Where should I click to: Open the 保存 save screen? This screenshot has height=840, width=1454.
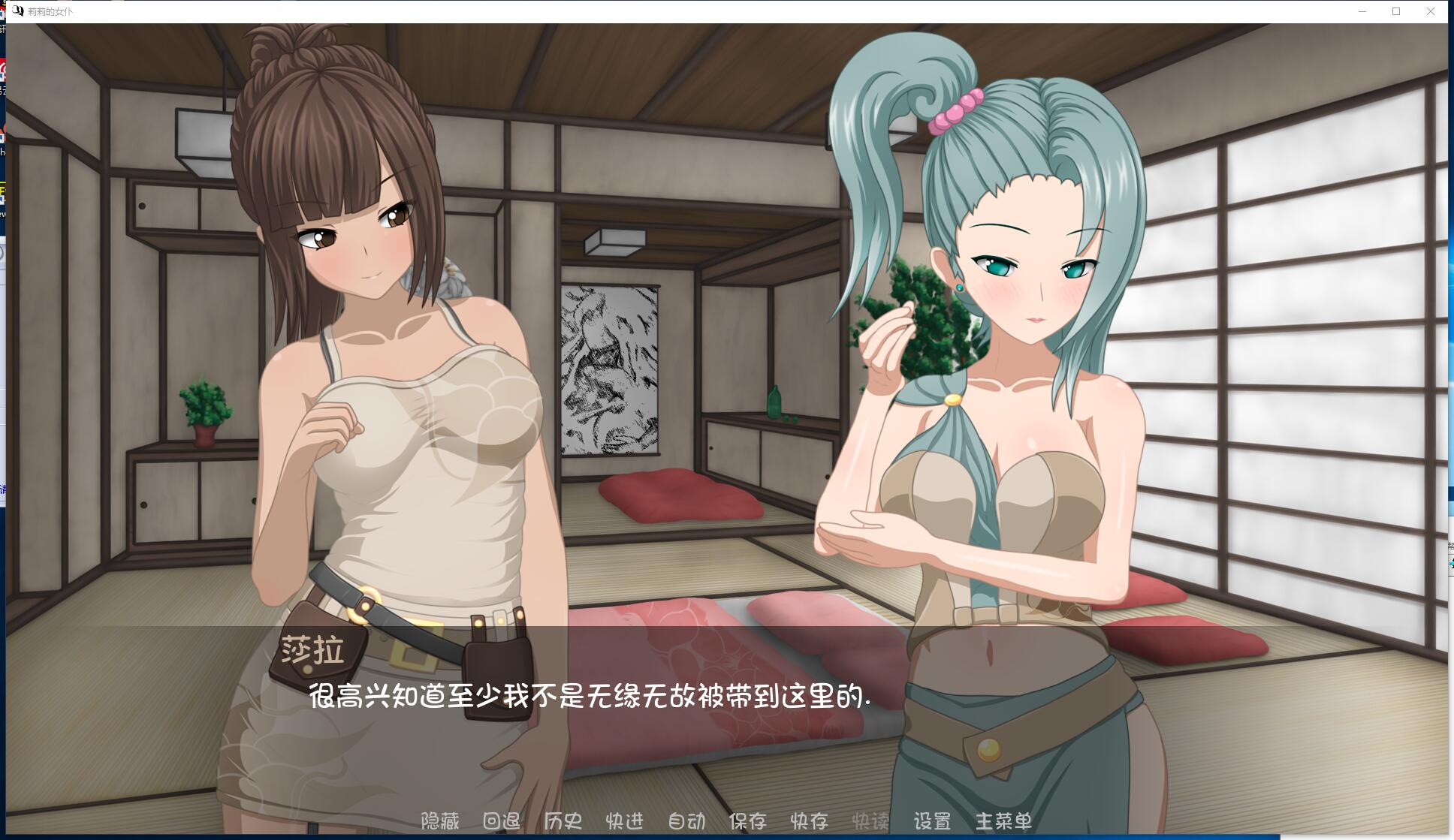click(x=747, y=822)
